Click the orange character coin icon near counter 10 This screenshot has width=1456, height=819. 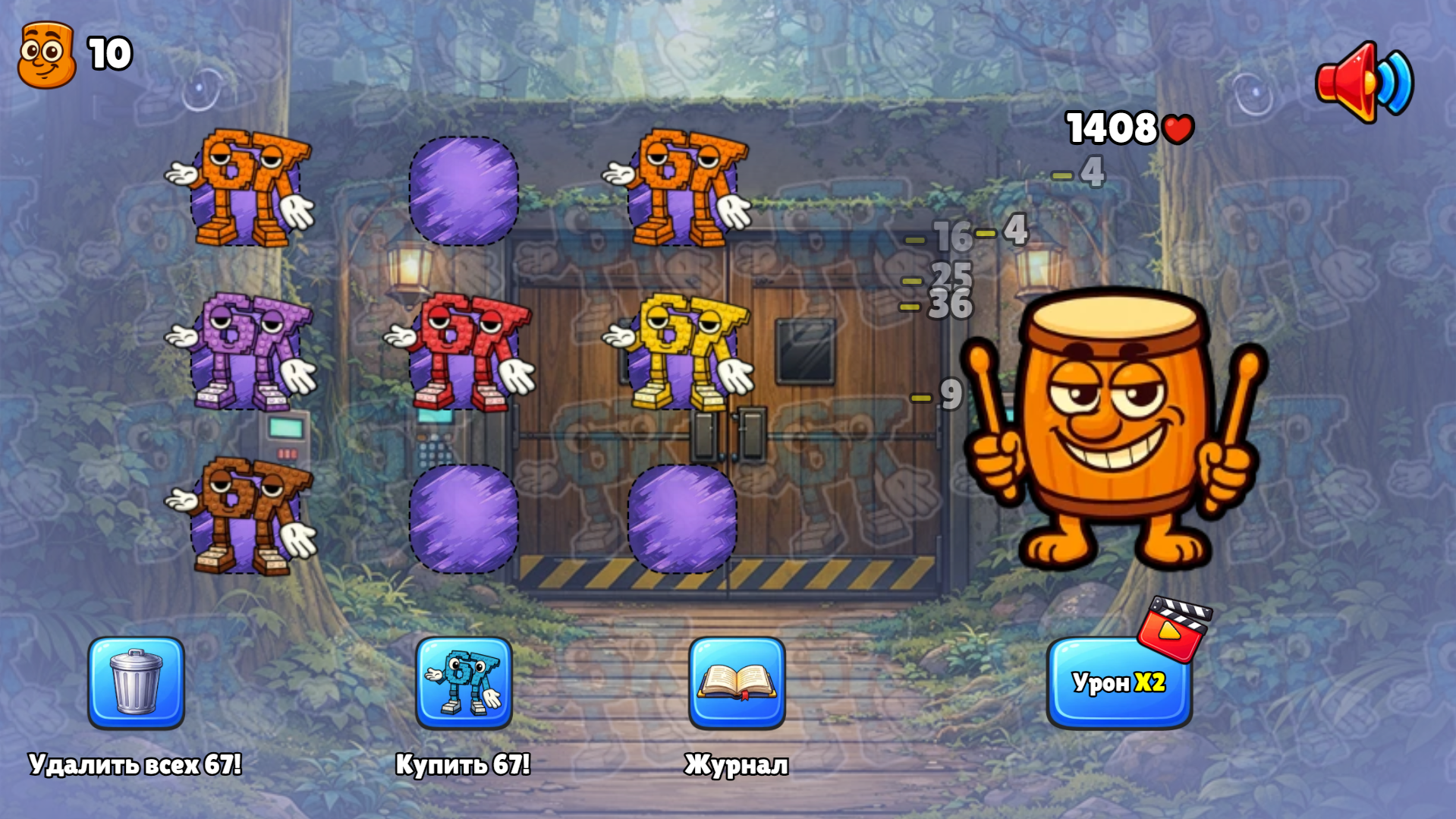pos(46,53)
